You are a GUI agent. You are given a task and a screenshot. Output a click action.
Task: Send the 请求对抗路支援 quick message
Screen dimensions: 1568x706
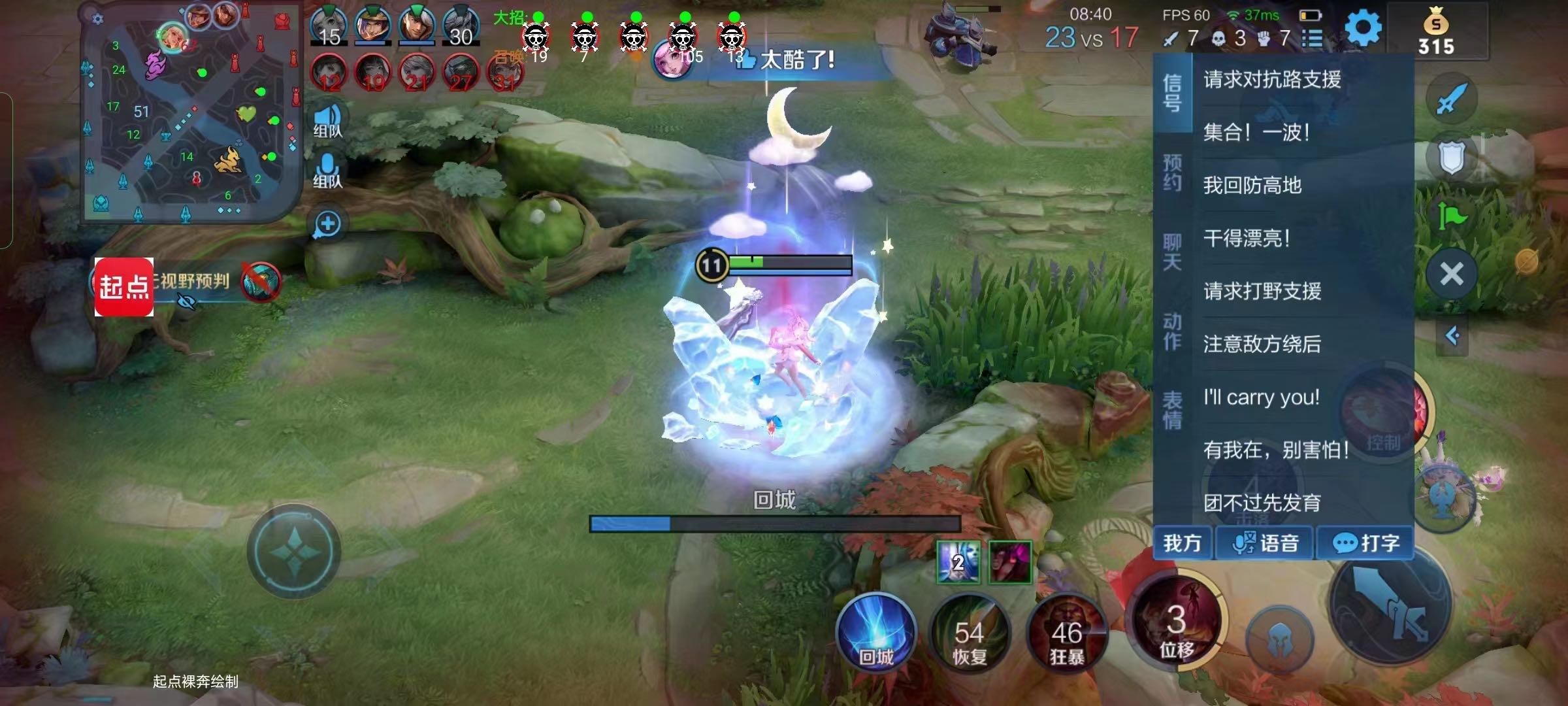tap(1271, 80)
